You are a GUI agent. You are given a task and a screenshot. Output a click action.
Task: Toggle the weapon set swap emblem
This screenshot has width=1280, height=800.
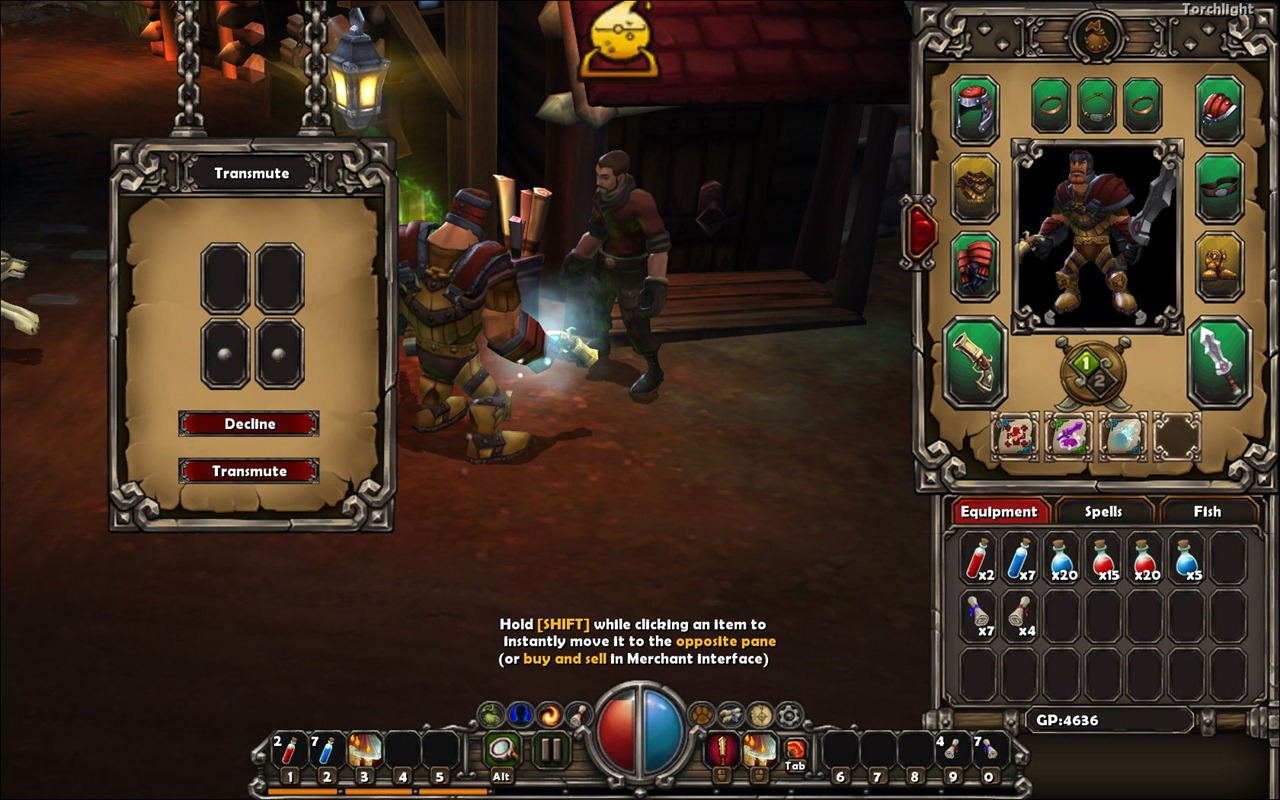(x=1093, y=373)
